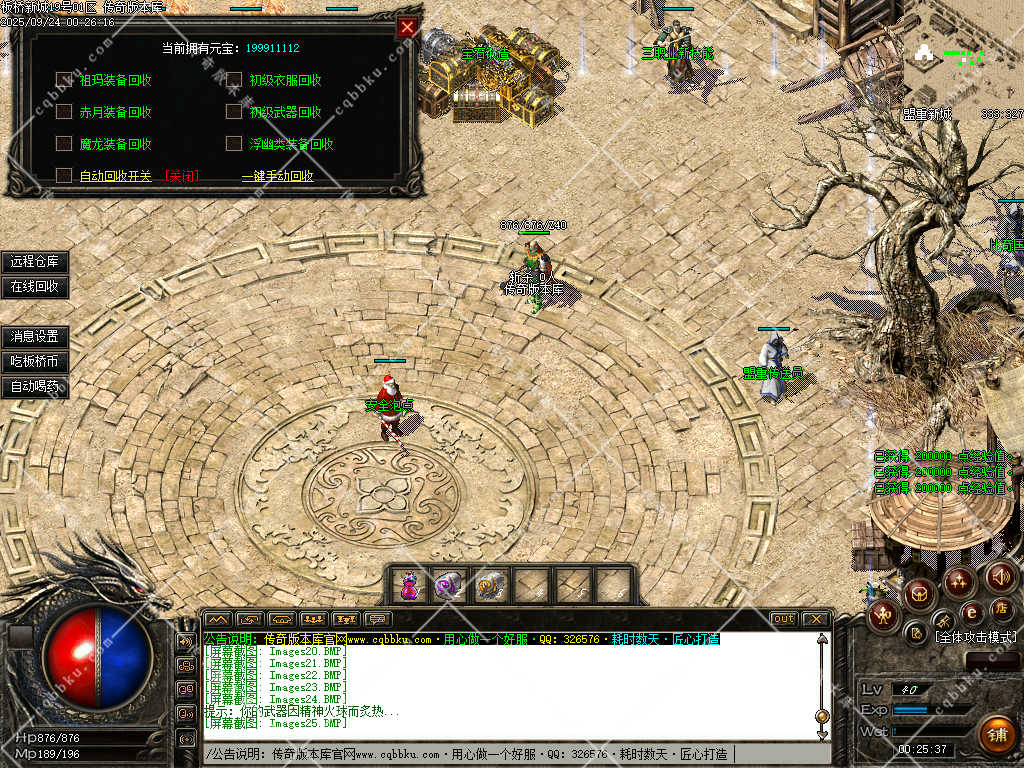1024x768 pixels.
Task: Select the purple swirl stone quick slot
Action: 449,585
